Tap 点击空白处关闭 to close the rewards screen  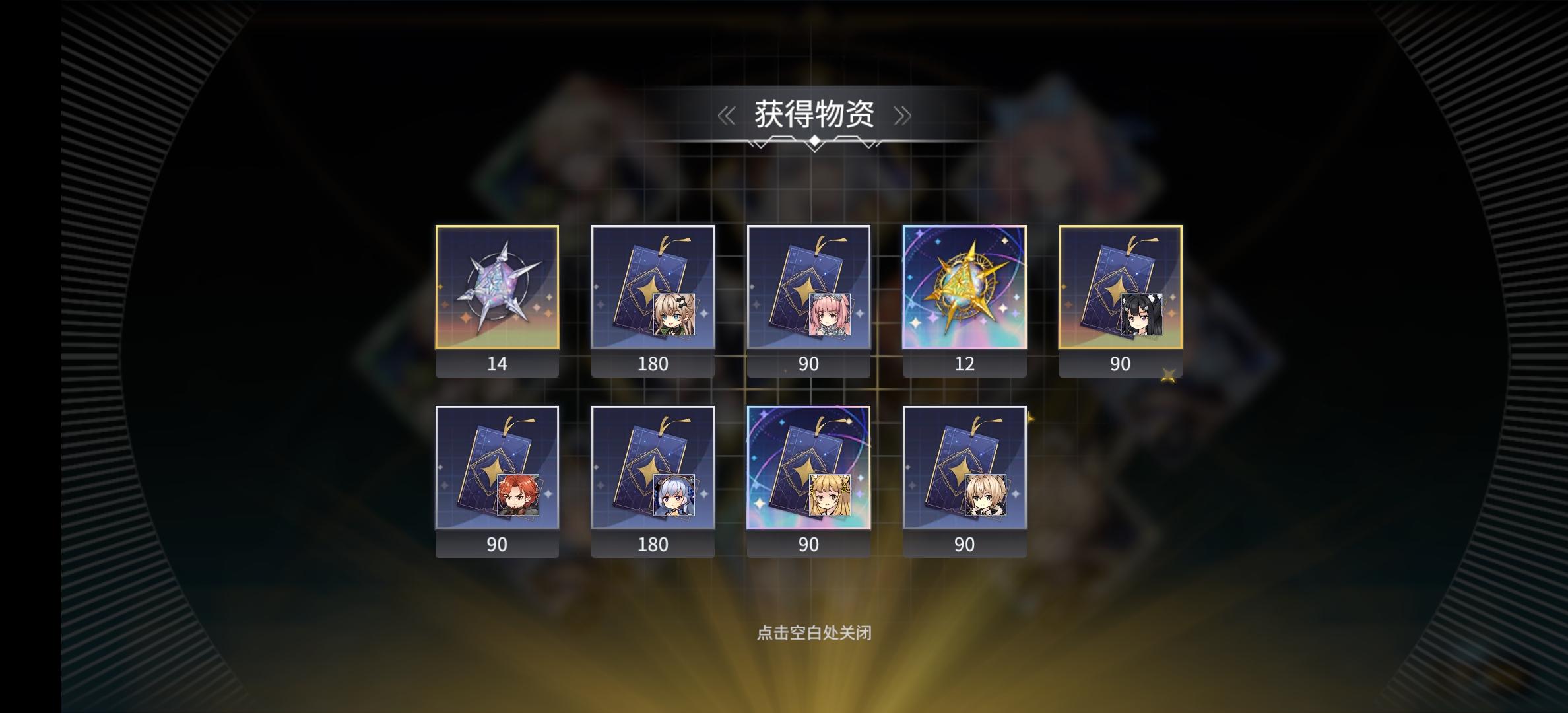coord(814,631)
